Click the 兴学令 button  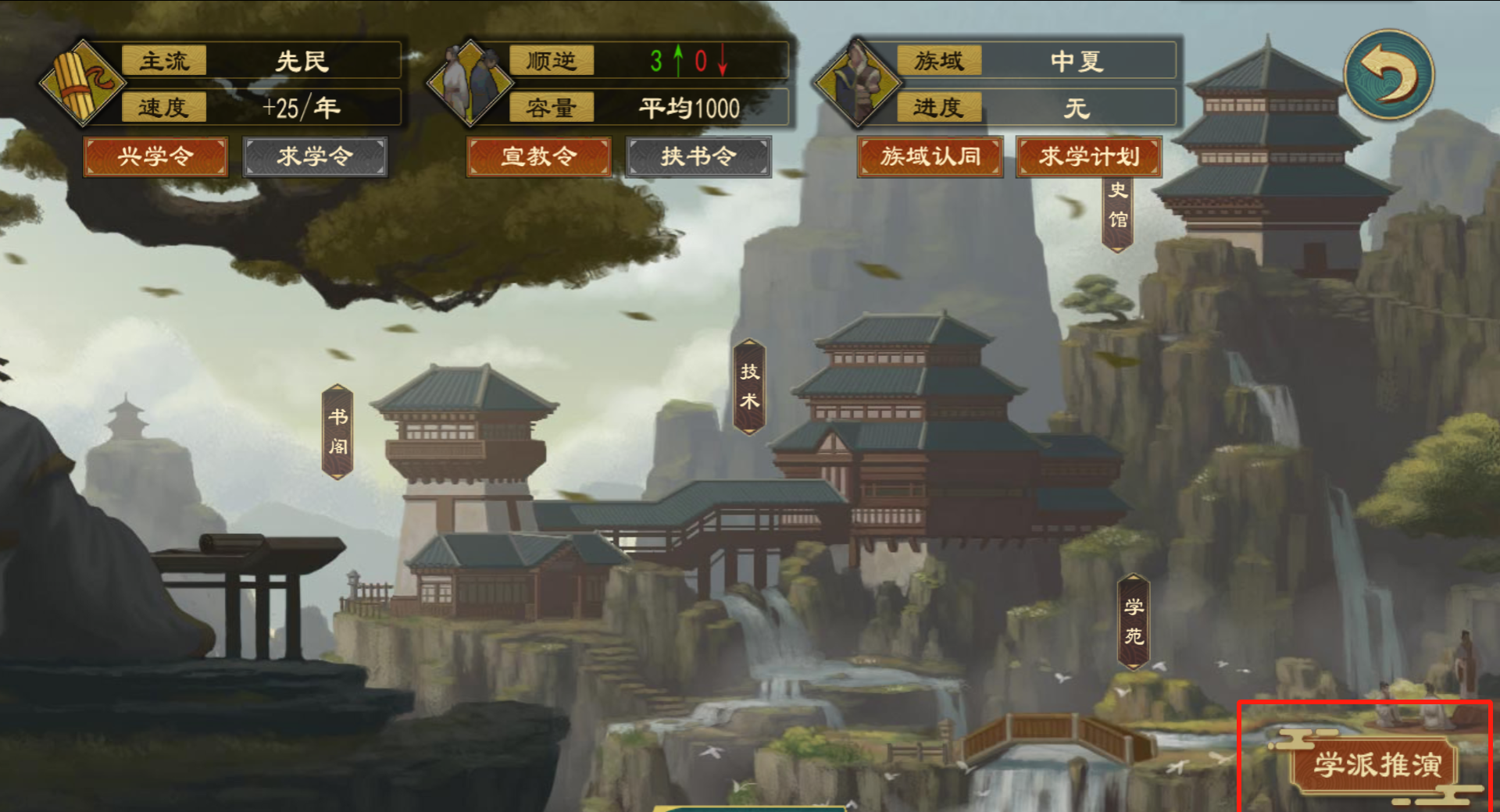pos(155,156)
